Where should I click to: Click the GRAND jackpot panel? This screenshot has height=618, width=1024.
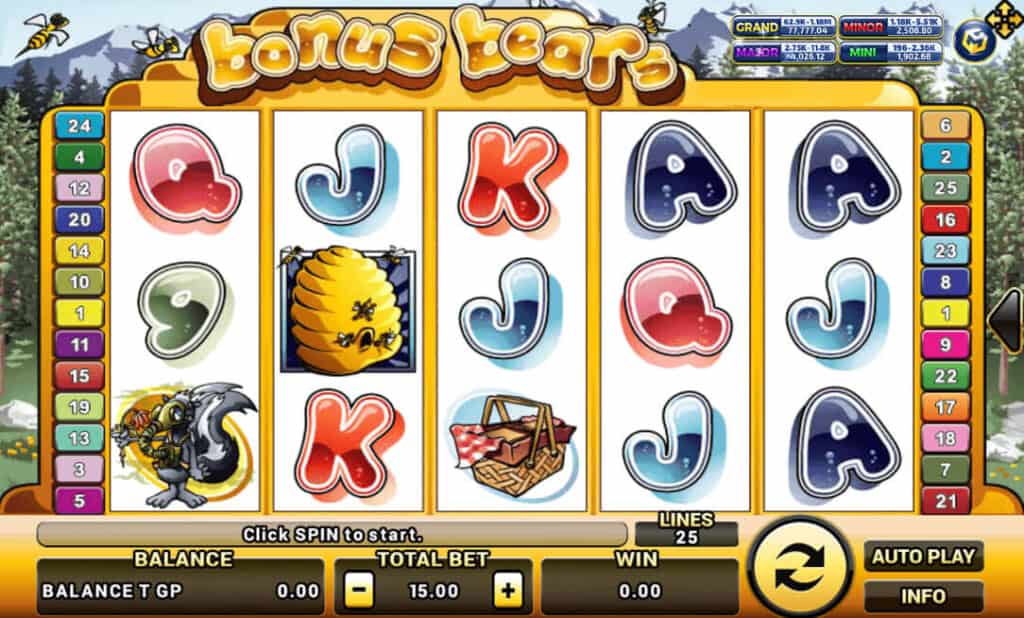[783, 27]
